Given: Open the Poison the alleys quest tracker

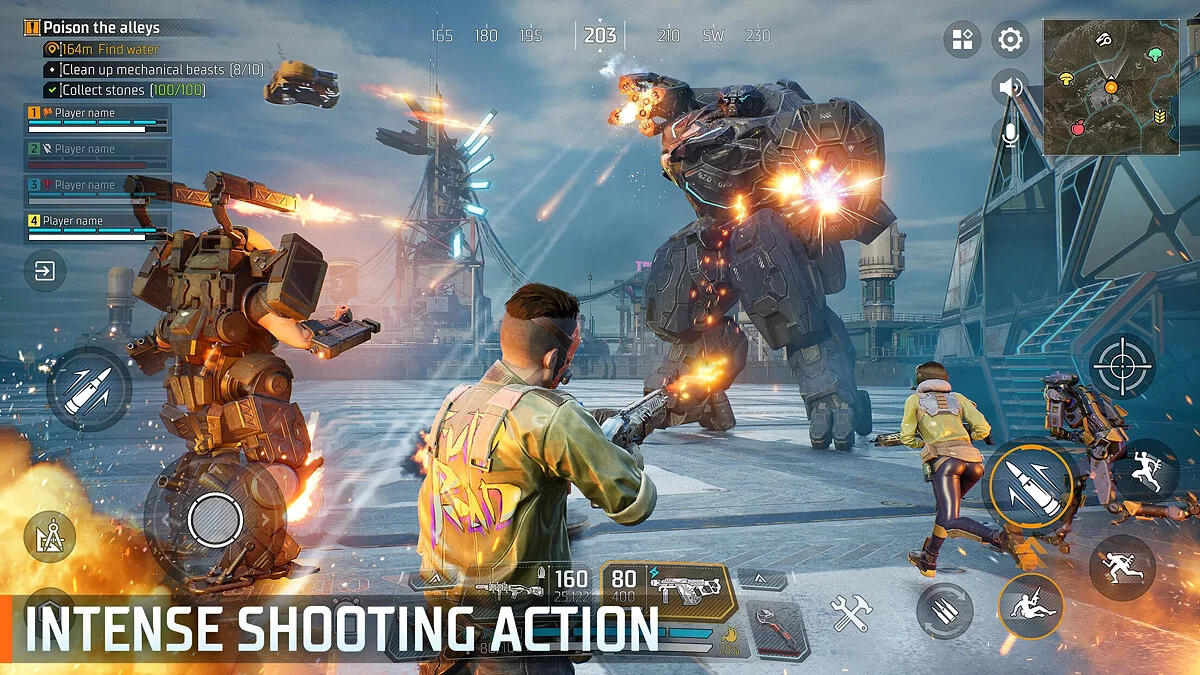Looking at the screenshot, I should [x=100, y=28].
